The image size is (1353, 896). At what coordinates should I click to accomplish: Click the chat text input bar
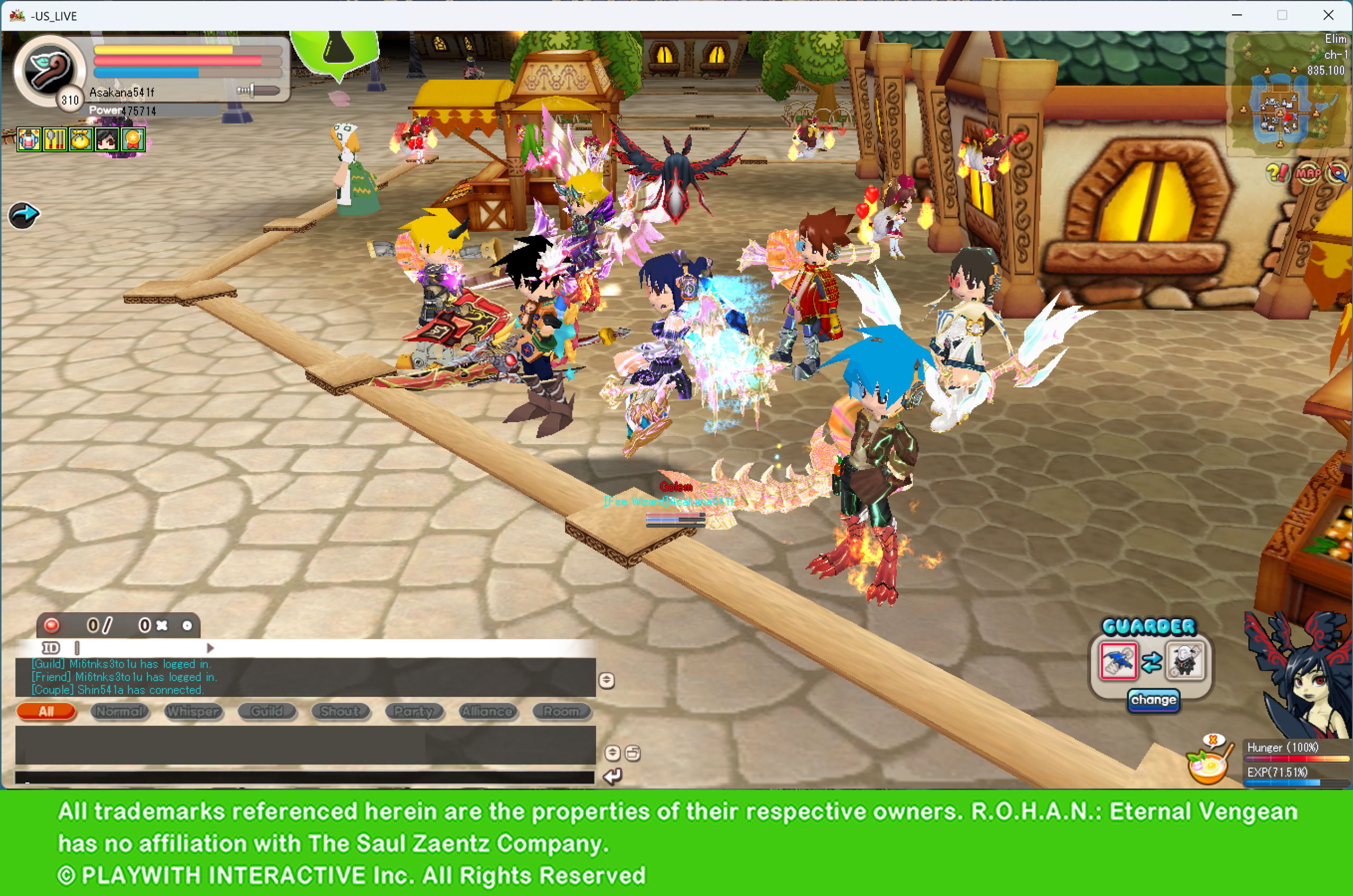pyautogui.click(x=304, y=777)
